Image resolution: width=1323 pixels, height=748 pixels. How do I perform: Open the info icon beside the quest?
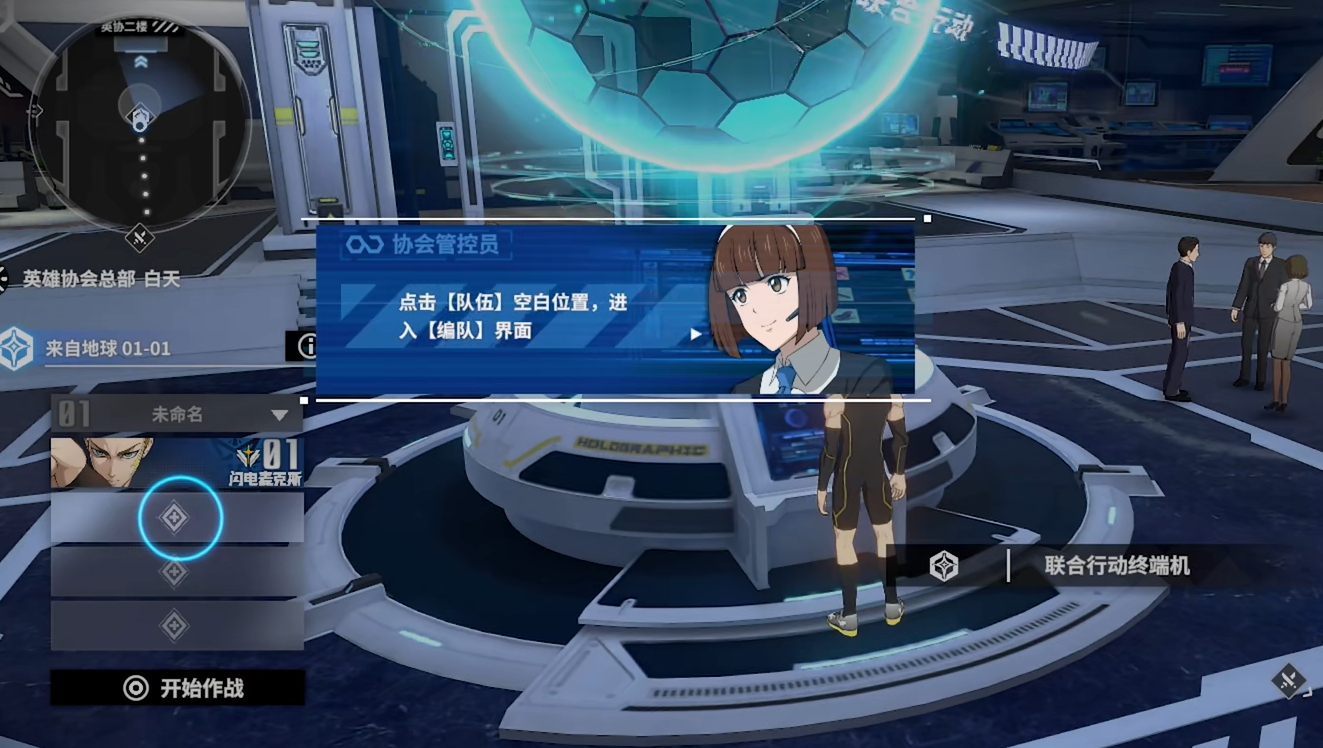309,346
